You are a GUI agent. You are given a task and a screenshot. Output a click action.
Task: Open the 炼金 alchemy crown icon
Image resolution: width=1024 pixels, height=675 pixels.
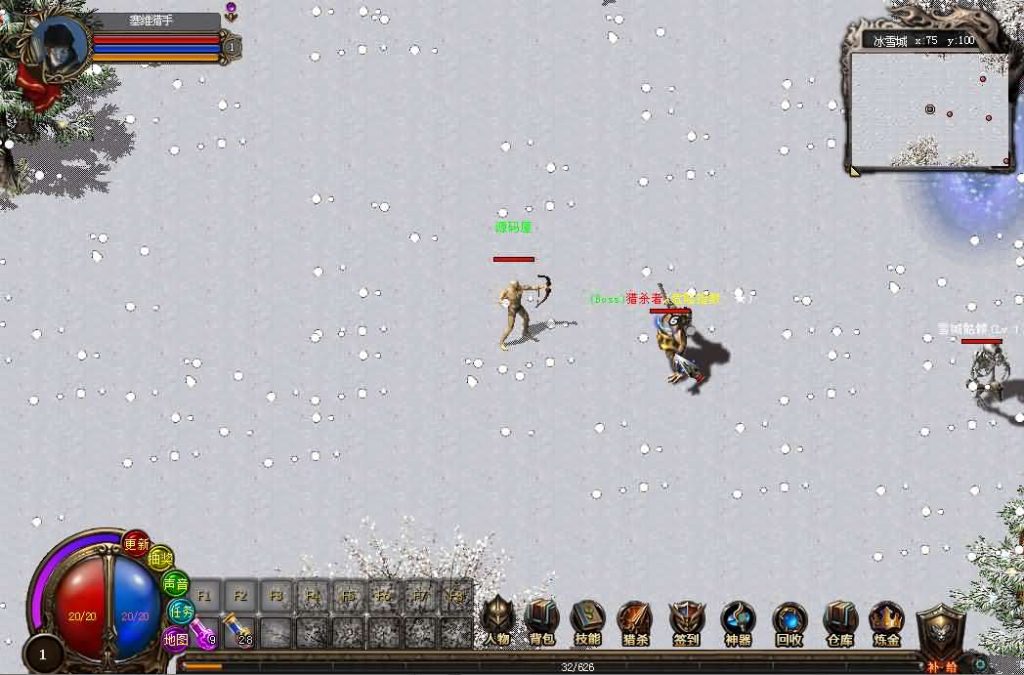[x=886, y=621]
